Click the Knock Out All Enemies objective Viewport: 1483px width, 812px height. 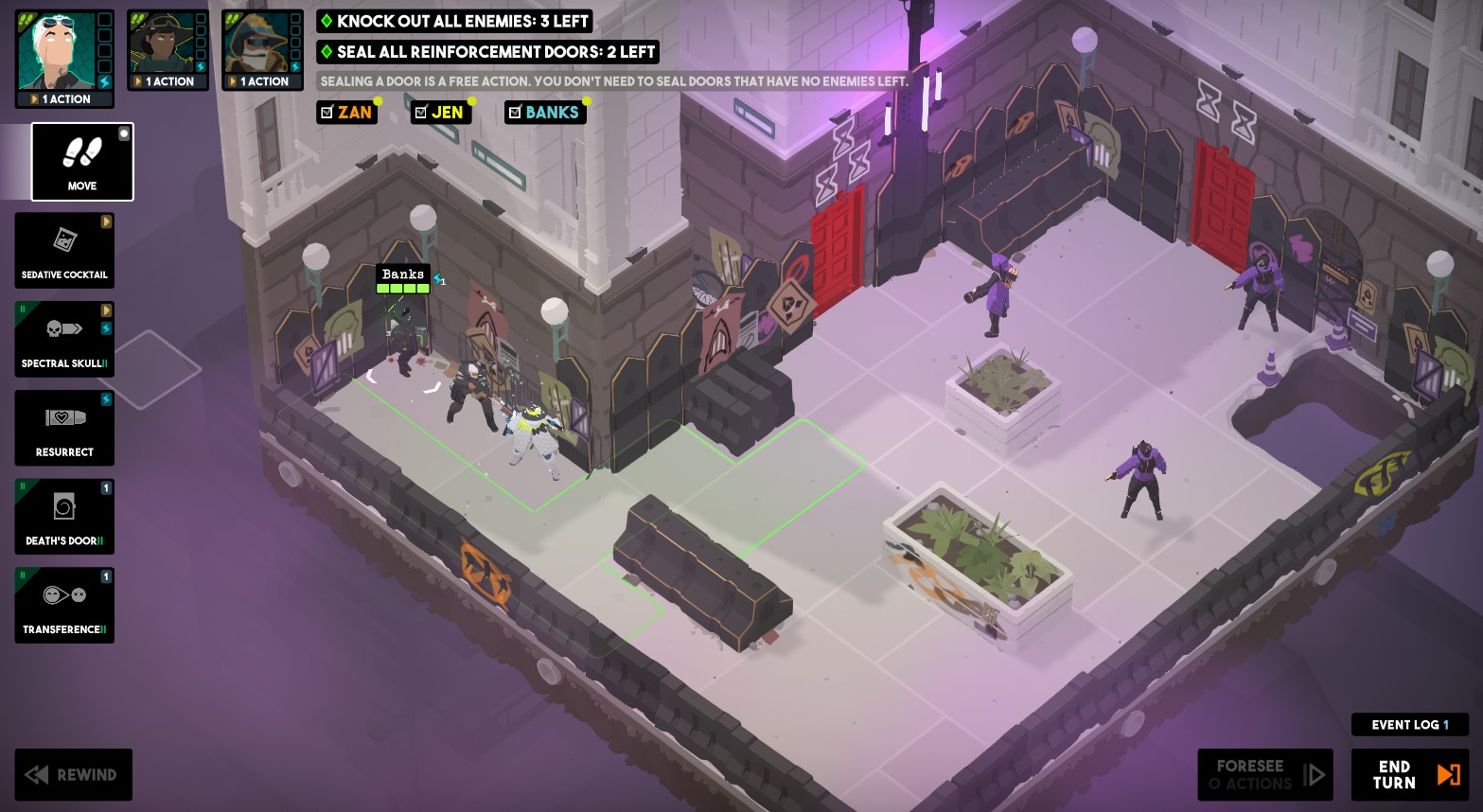tap(454, 21)
